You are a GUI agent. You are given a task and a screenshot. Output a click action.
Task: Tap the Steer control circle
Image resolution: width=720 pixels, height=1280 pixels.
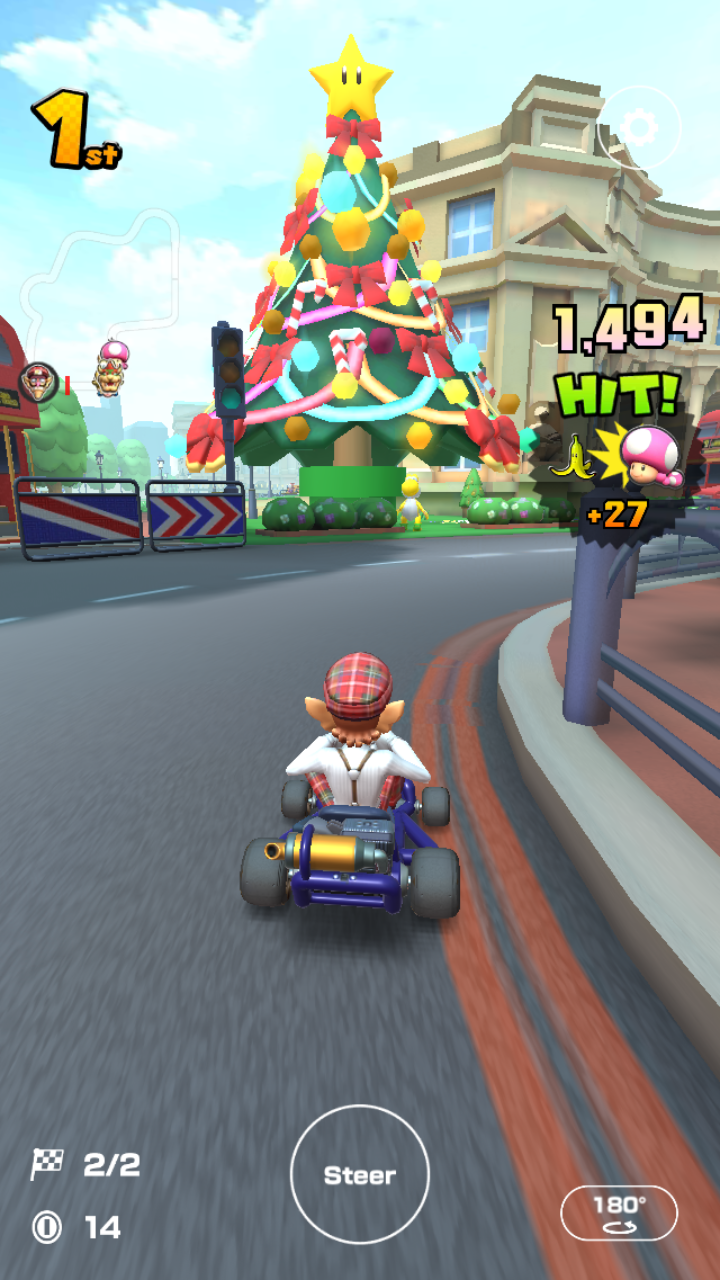coord(360,1175)
